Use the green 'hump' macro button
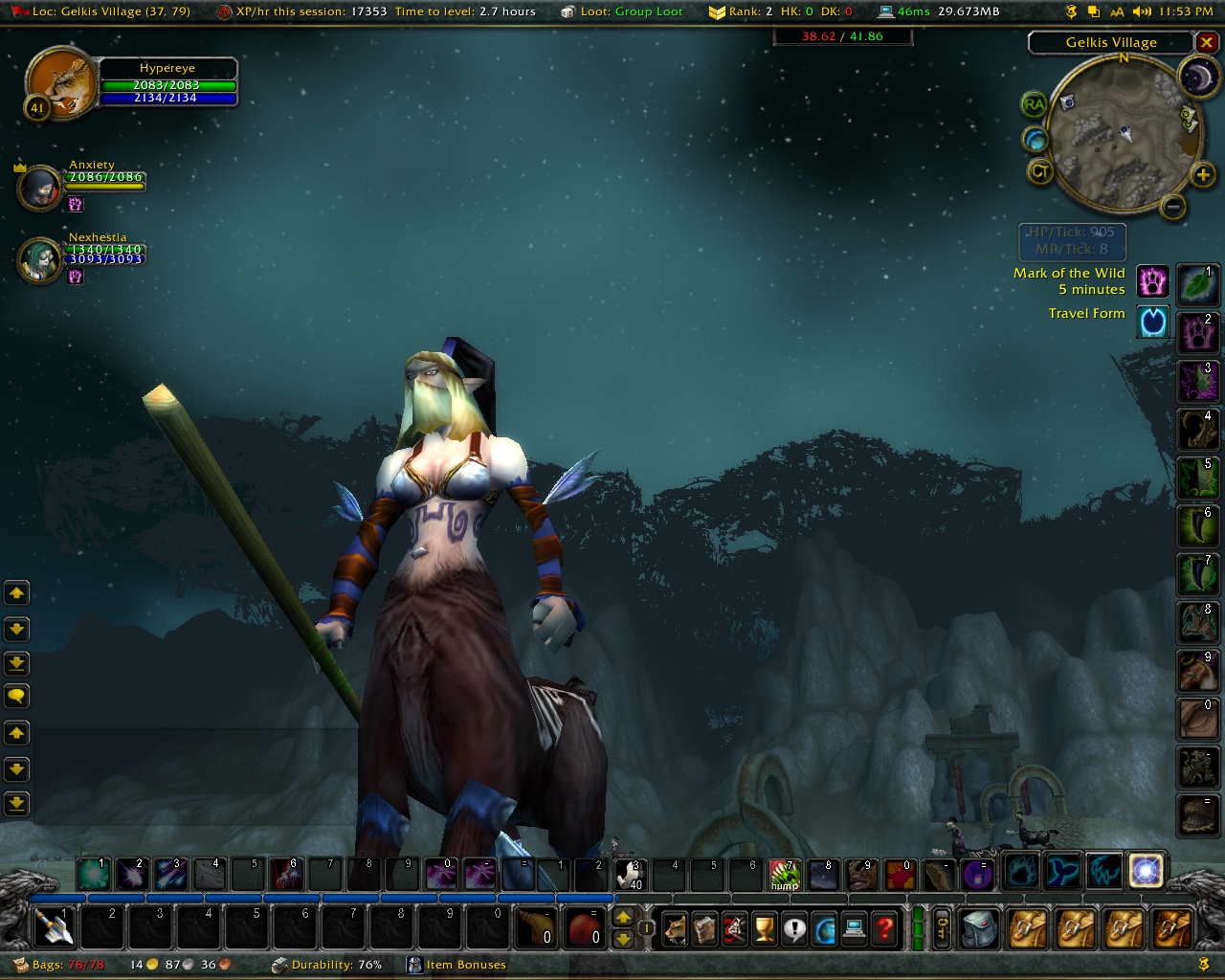Viewport: 1225px width, 980px height. 785,874
